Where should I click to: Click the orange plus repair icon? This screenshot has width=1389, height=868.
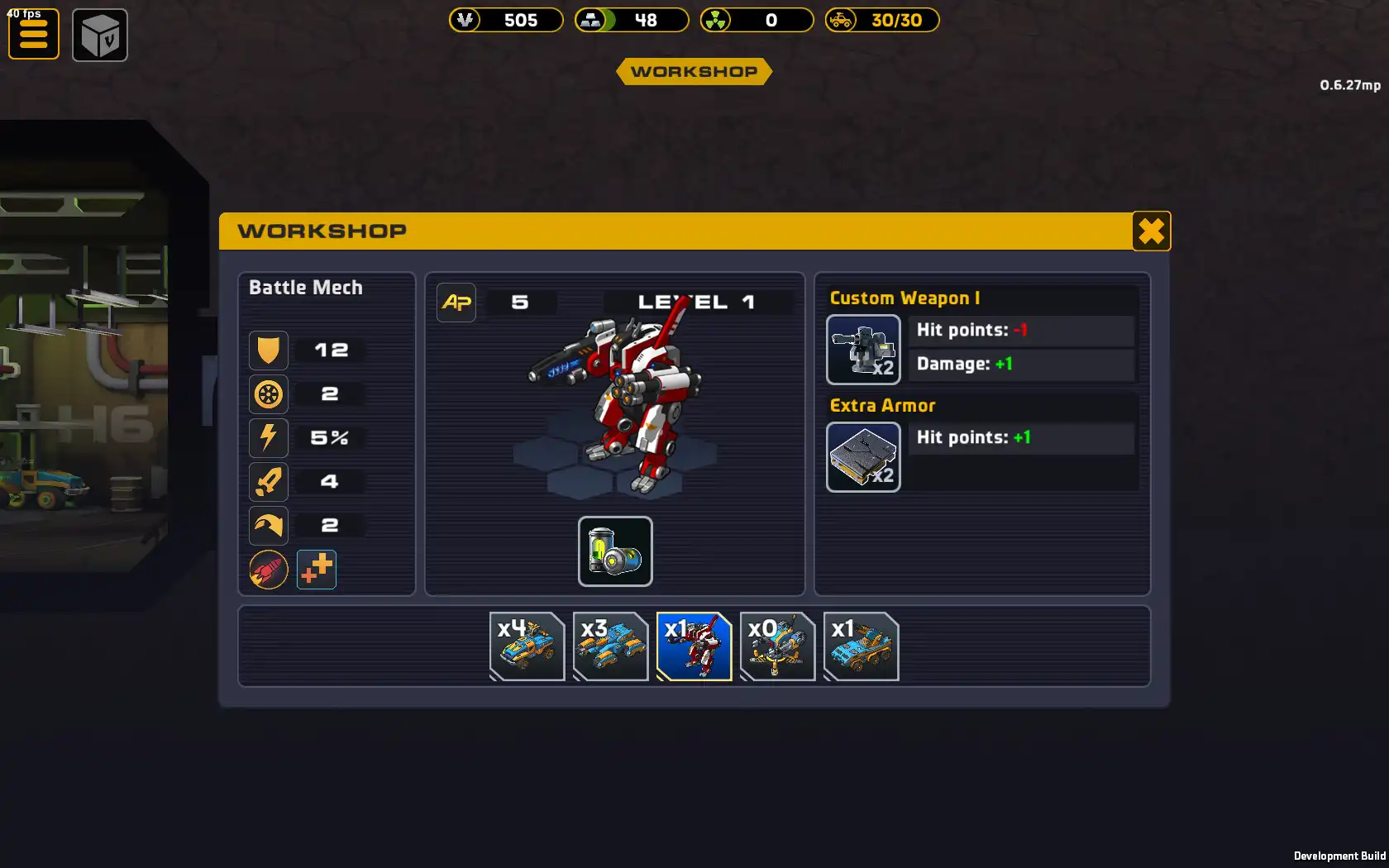(x=317, y=570)
